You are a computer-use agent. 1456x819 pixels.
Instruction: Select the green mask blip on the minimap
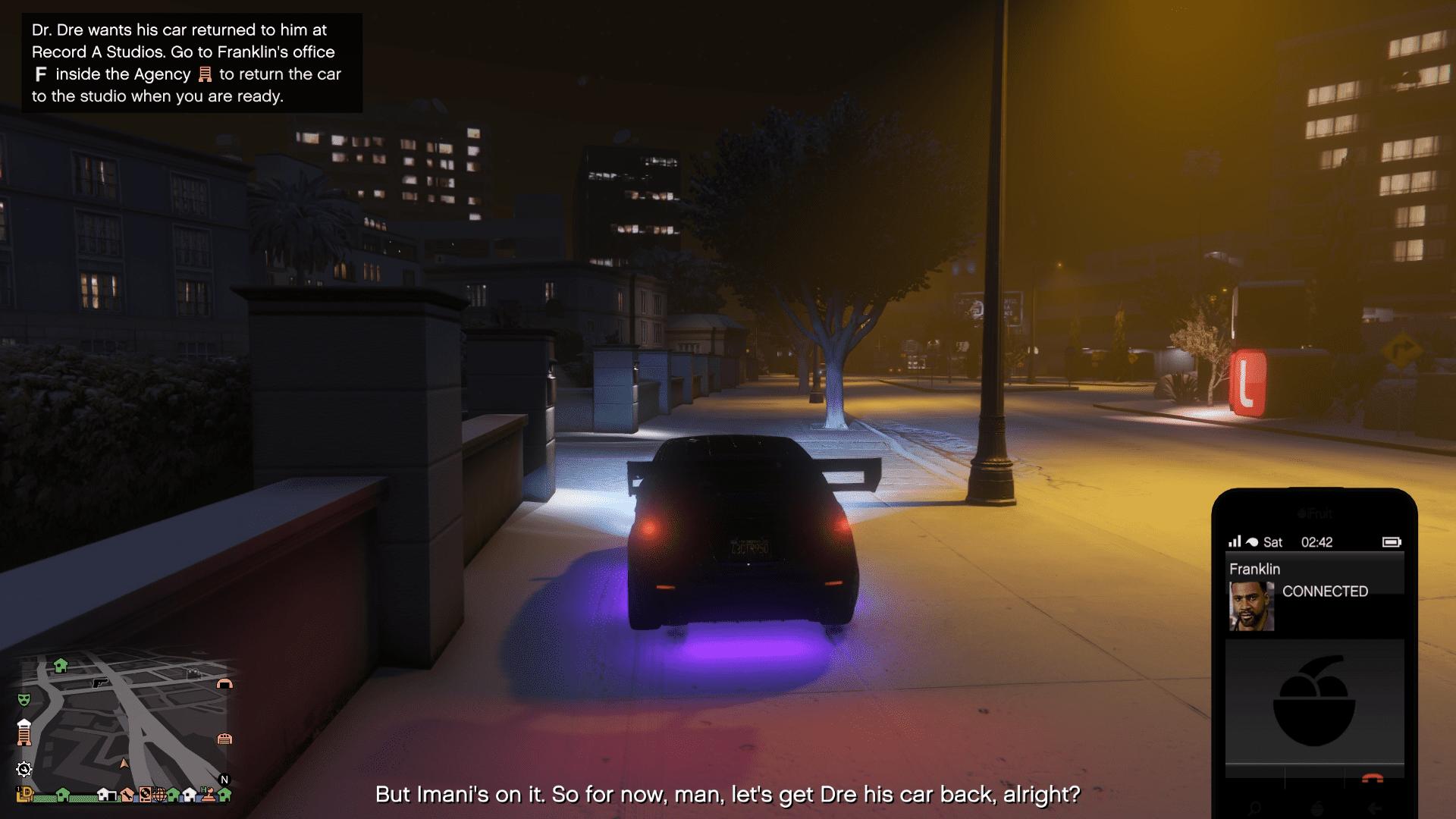(x=24, y=698)
